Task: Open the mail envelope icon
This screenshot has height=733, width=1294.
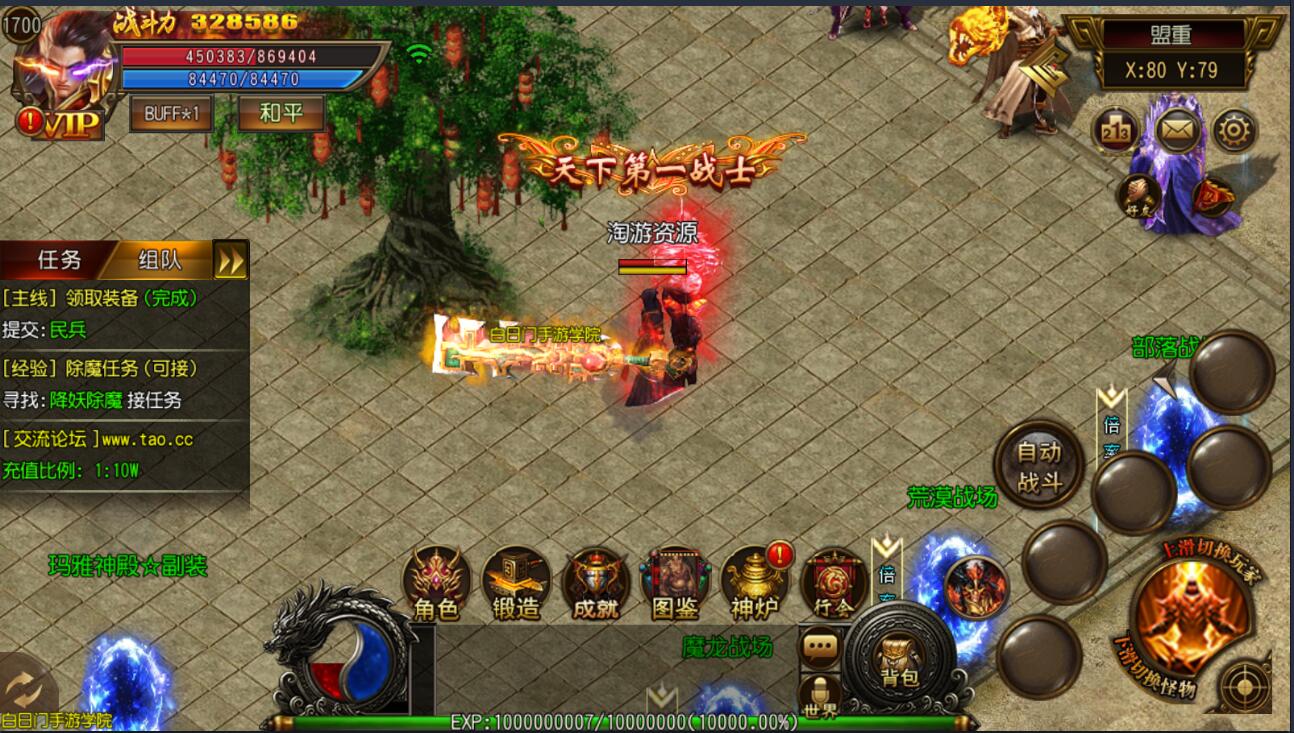Action: [x=1178, y=131]
